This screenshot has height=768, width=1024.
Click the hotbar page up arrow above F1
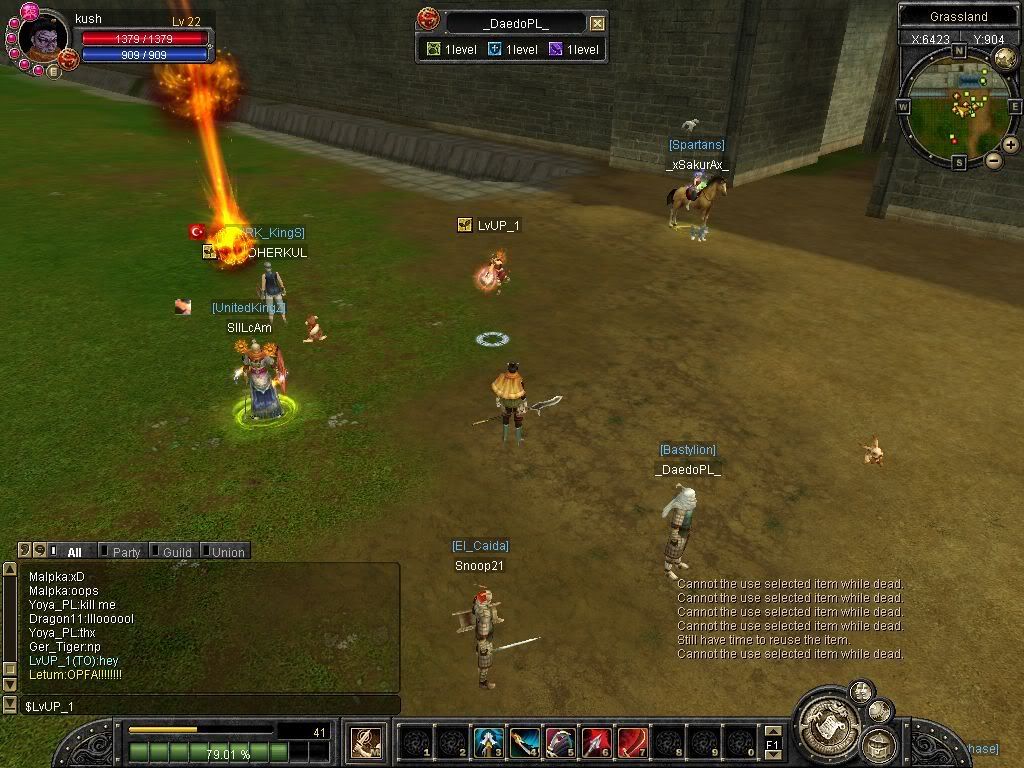[x=772, y=731]
